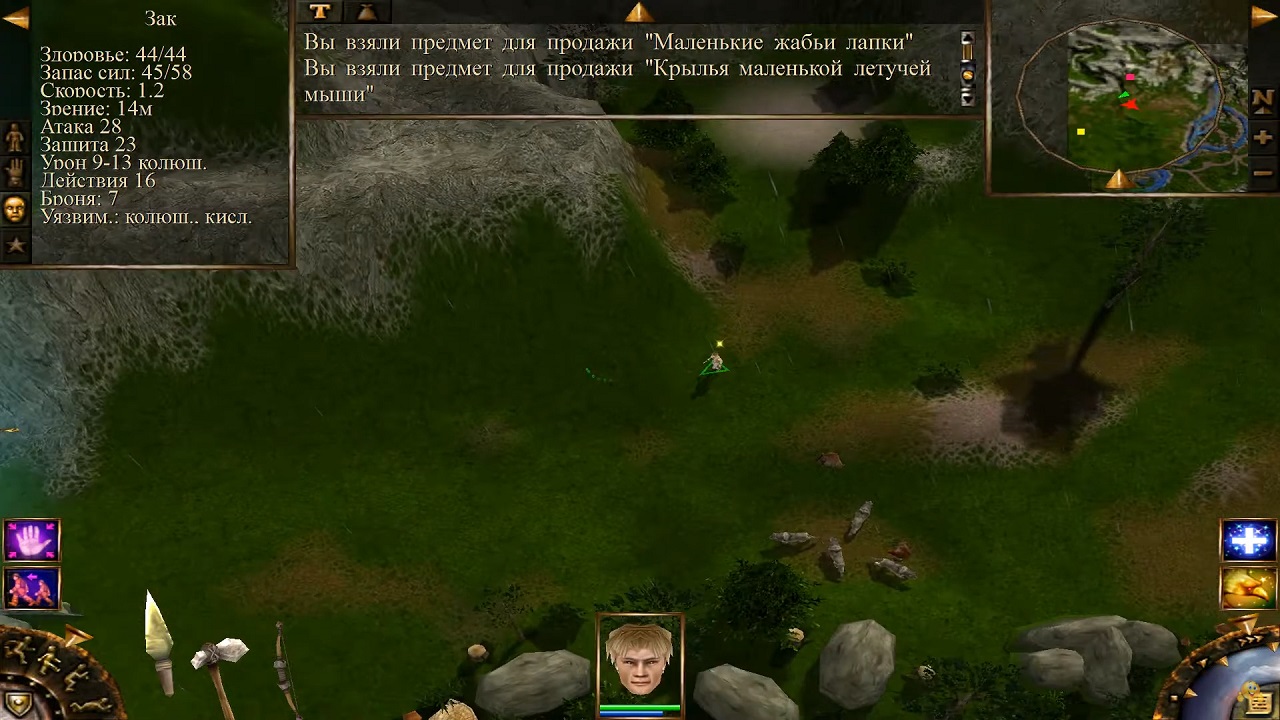Image resolution: width=1280 pixels, height=720 pixels.
Task: Select the stone spear weapon
Action: tap(160, 640)
